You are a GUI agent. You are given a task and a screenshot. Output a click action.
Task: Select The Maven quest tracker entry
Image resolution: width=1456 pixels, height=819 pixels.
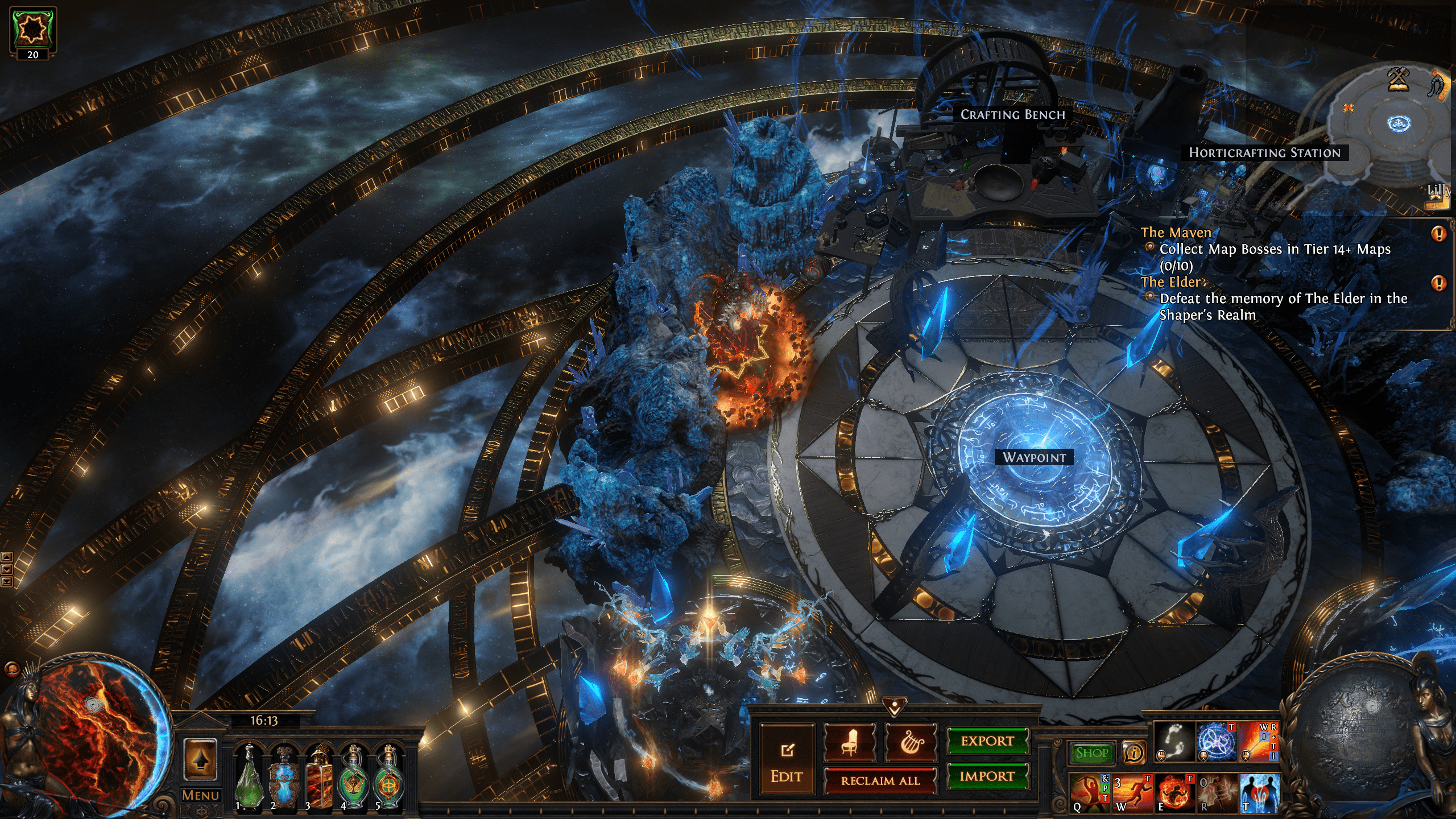tap(1176, 233)
